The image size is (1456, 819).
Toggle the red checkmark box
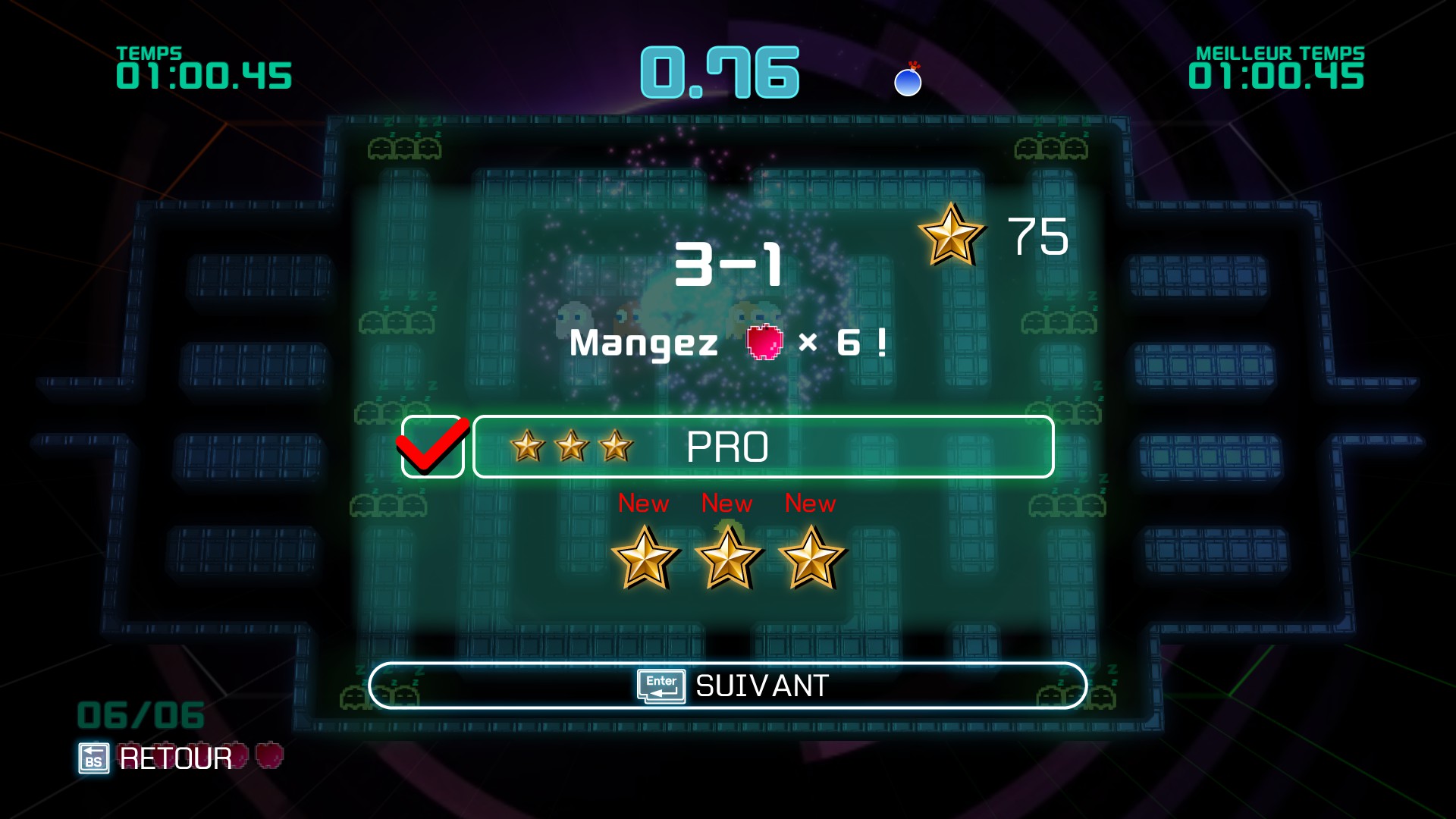pyautogui.click(x=432, y=447)
